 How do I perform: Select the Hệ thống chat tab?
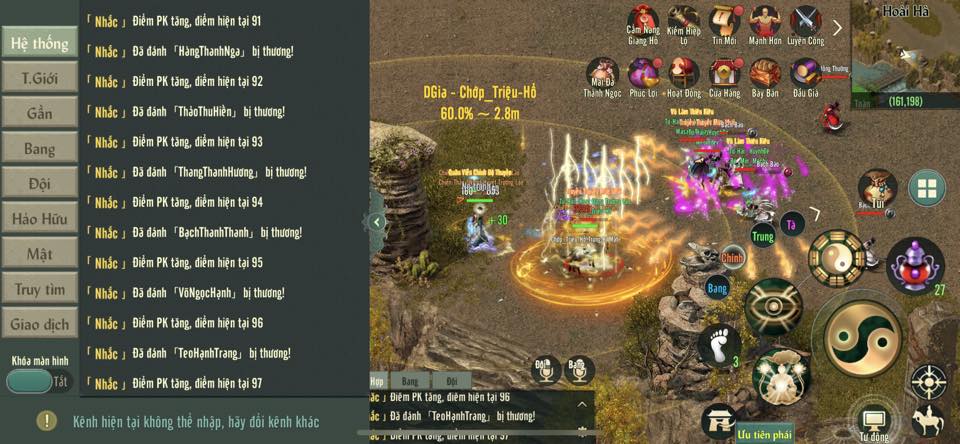(x=39, y=43)
